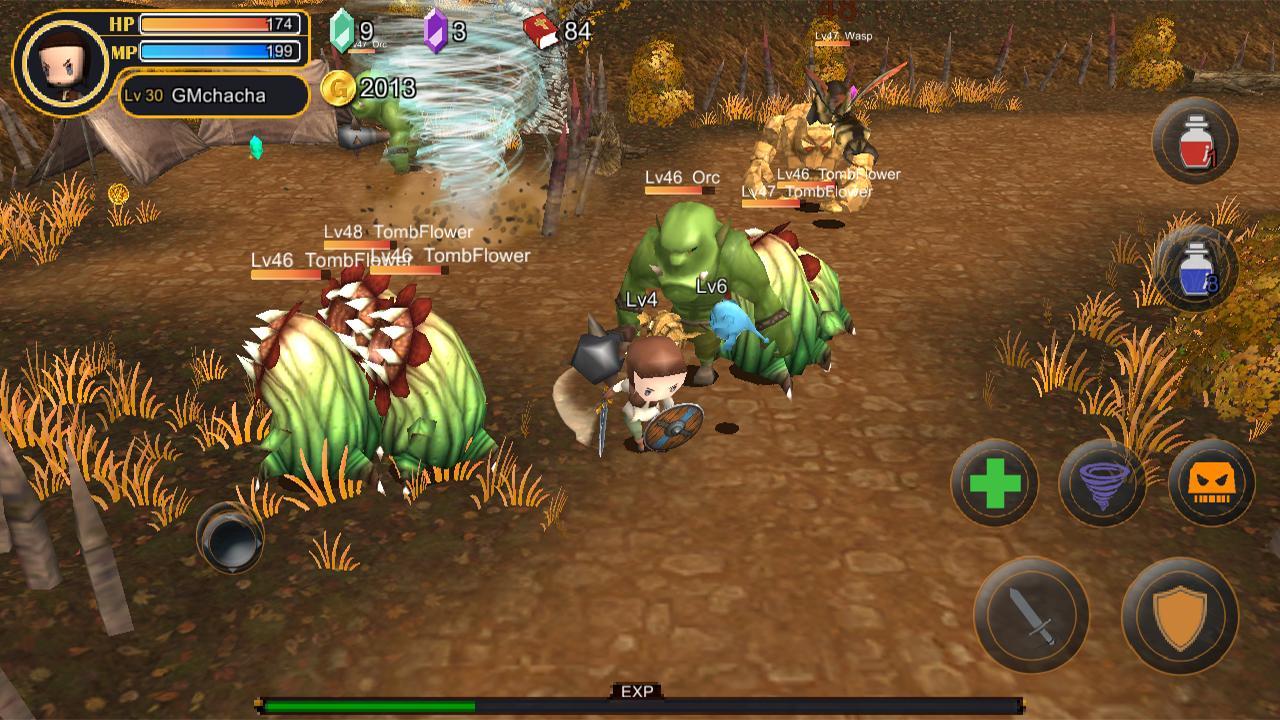Open the player portrait profile
Image resolution: width=1280 pixels, height=720 pixels.
pos(64,64)
